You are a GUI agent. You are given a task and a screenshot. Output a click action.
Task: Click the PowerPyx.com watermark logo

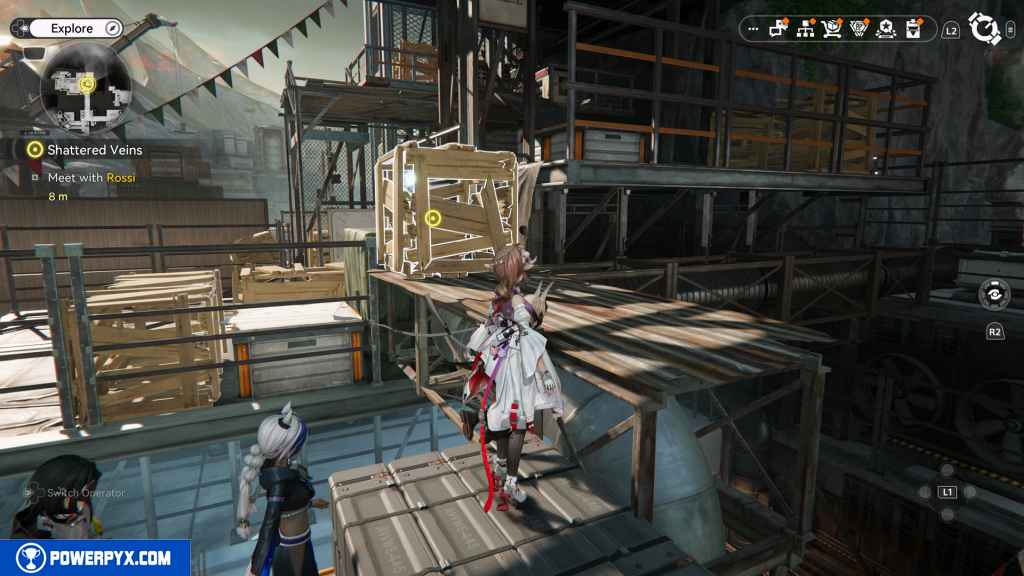[x=95, y=558]
